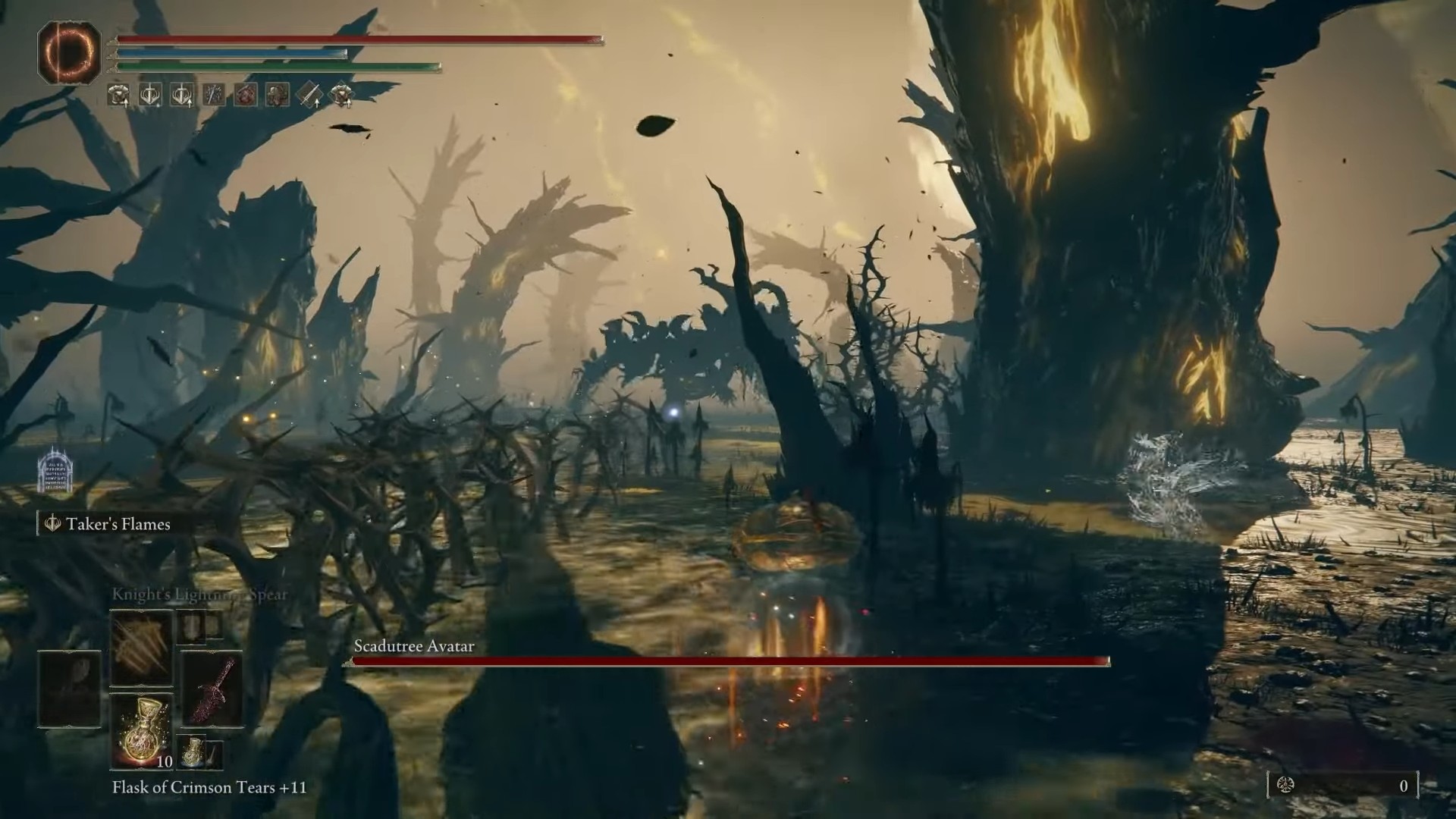Click the Taker's Flames skill emblem
Viewport: 1456px width, 819px height.
click(x=52, y=523)
